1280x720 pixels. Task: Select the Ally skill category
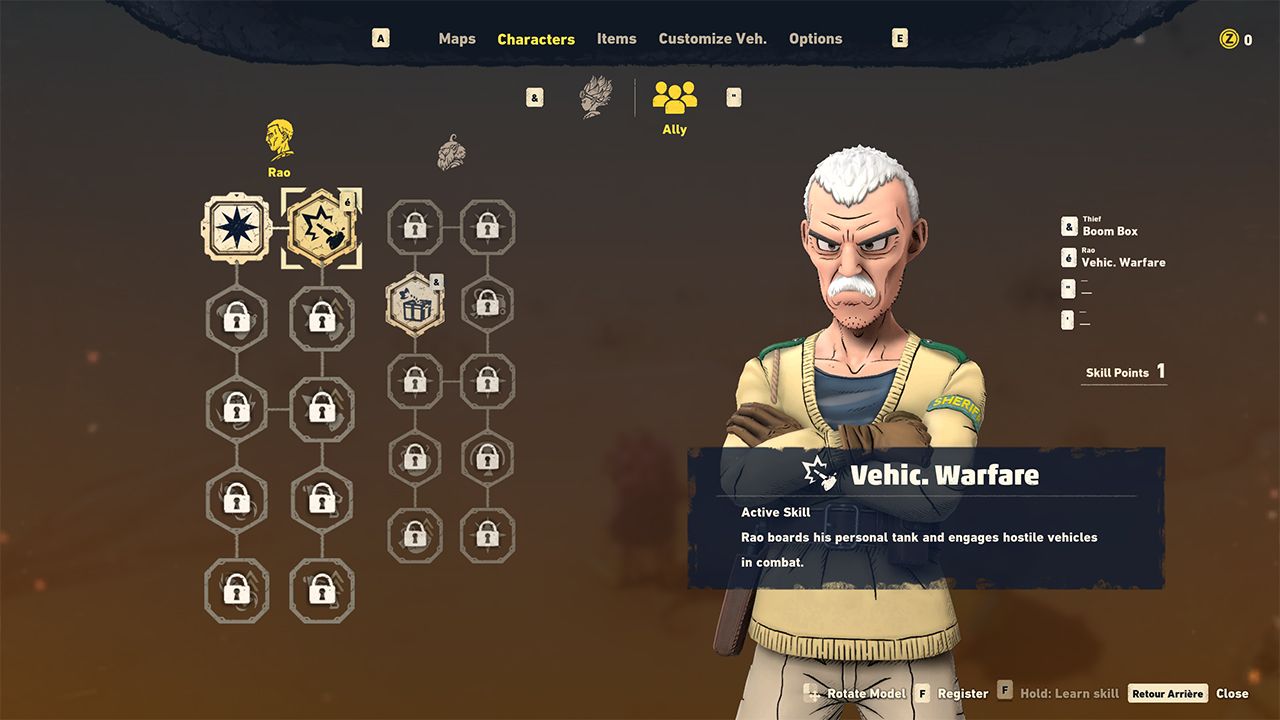tap(675, 104)
